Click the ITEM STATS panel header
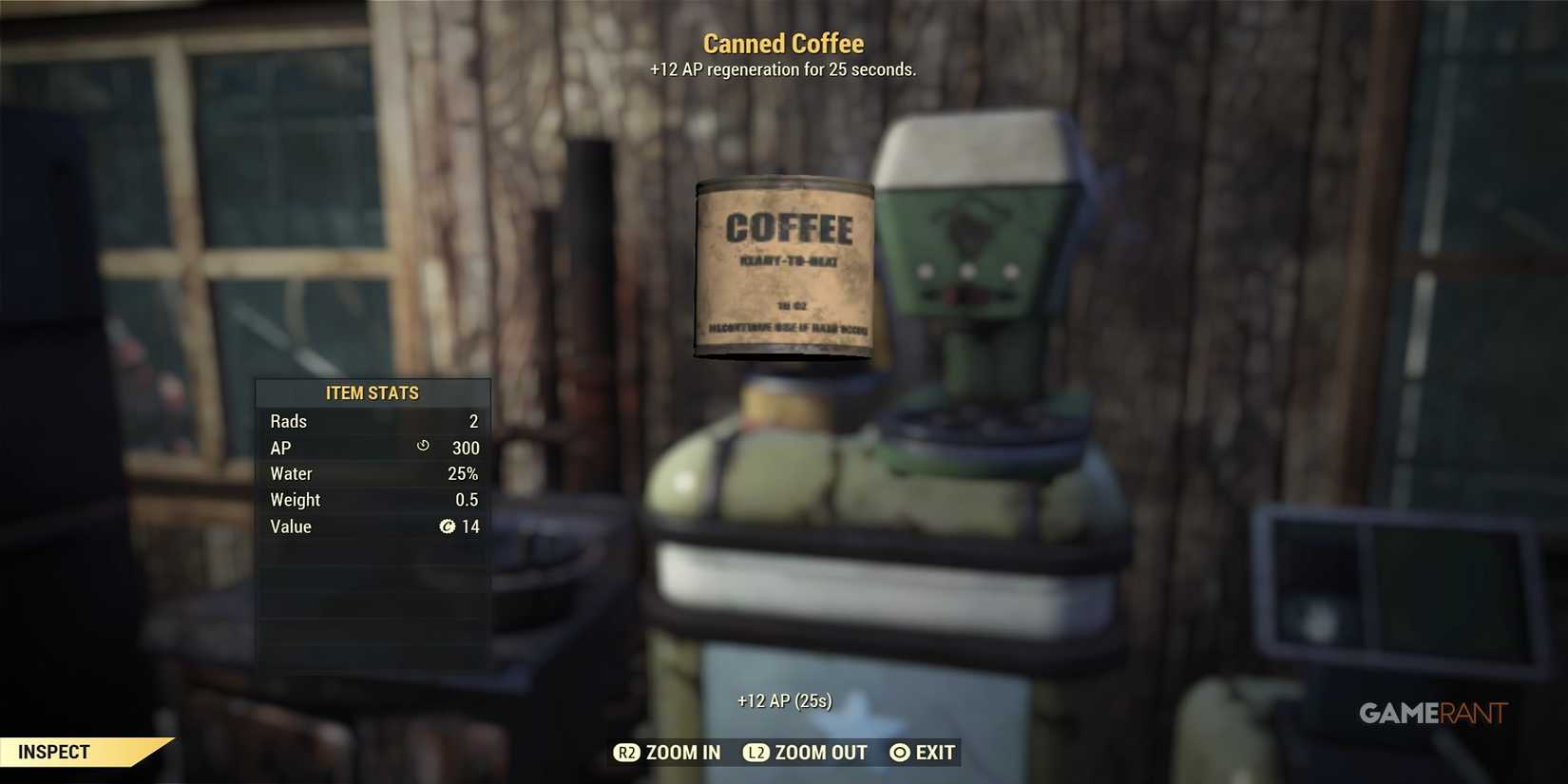1568x784 pixels. 373,392
